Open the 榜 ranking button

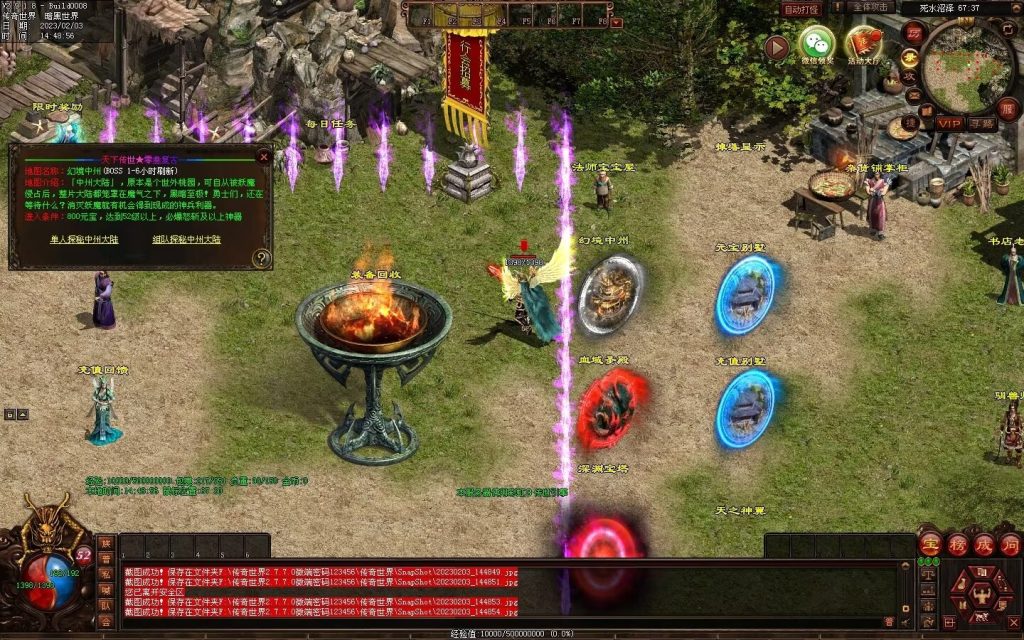(957, 545)
